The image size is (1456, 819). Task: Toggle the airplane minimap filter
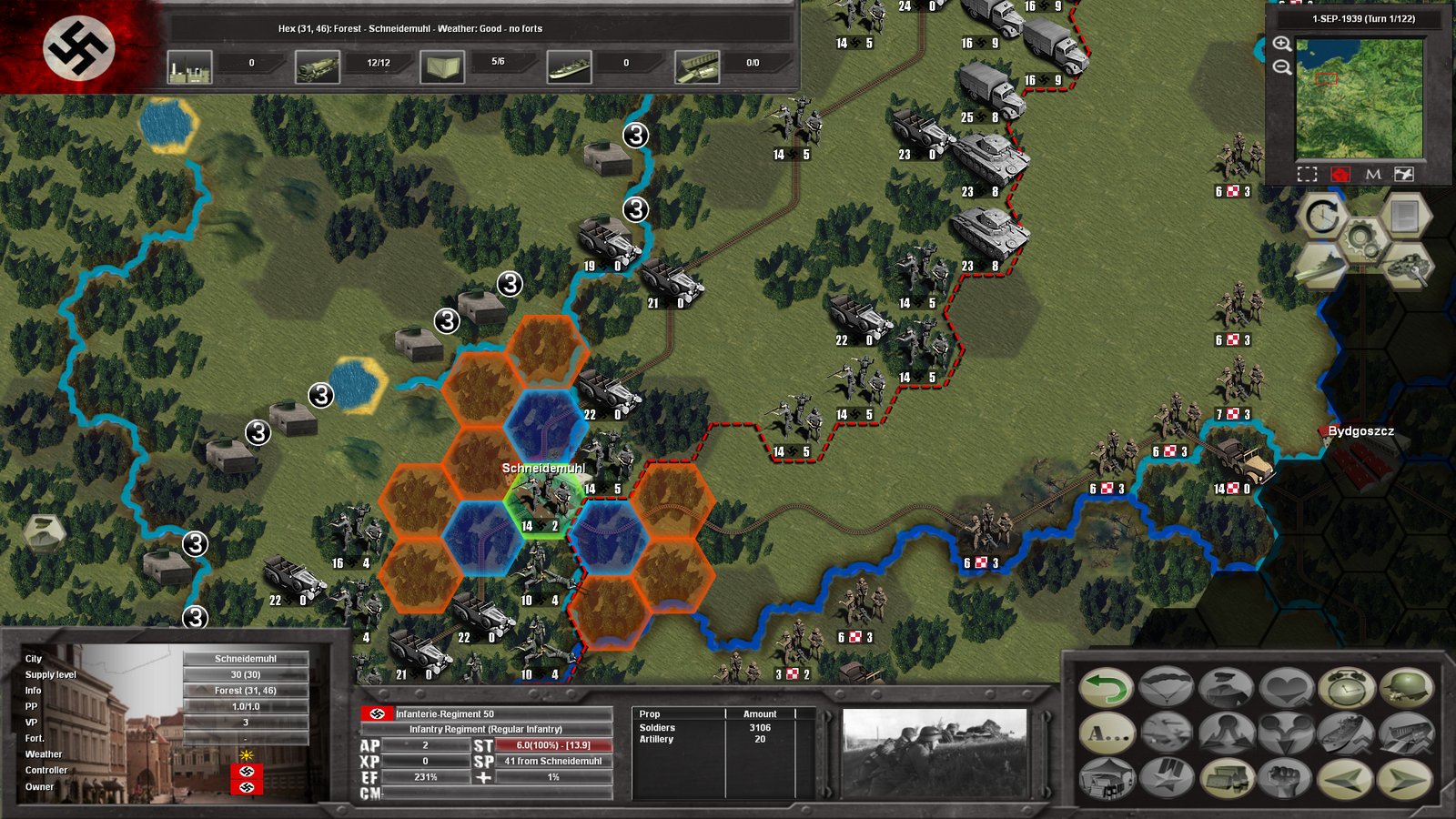coord(1405,174)
